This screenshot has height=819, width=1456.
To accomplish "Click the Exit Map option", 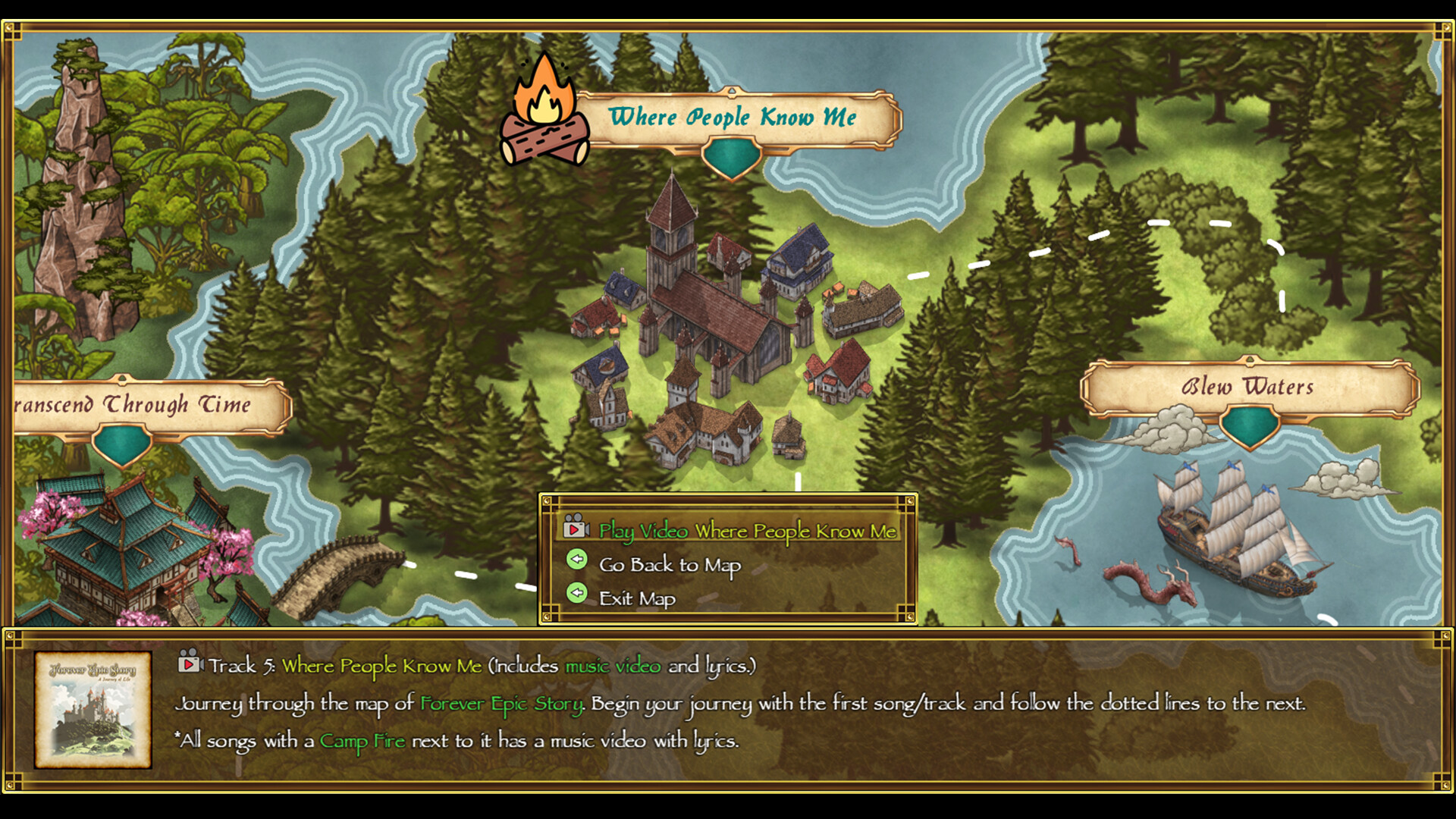I will (x=636, y=598).
